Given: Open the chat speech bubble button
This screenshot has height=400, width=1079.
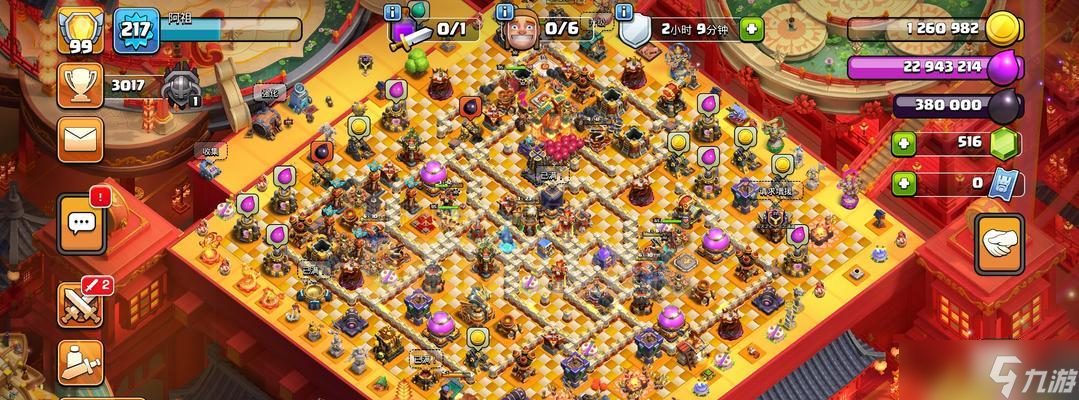Looking at the screenshot, I should click(81, 224).
